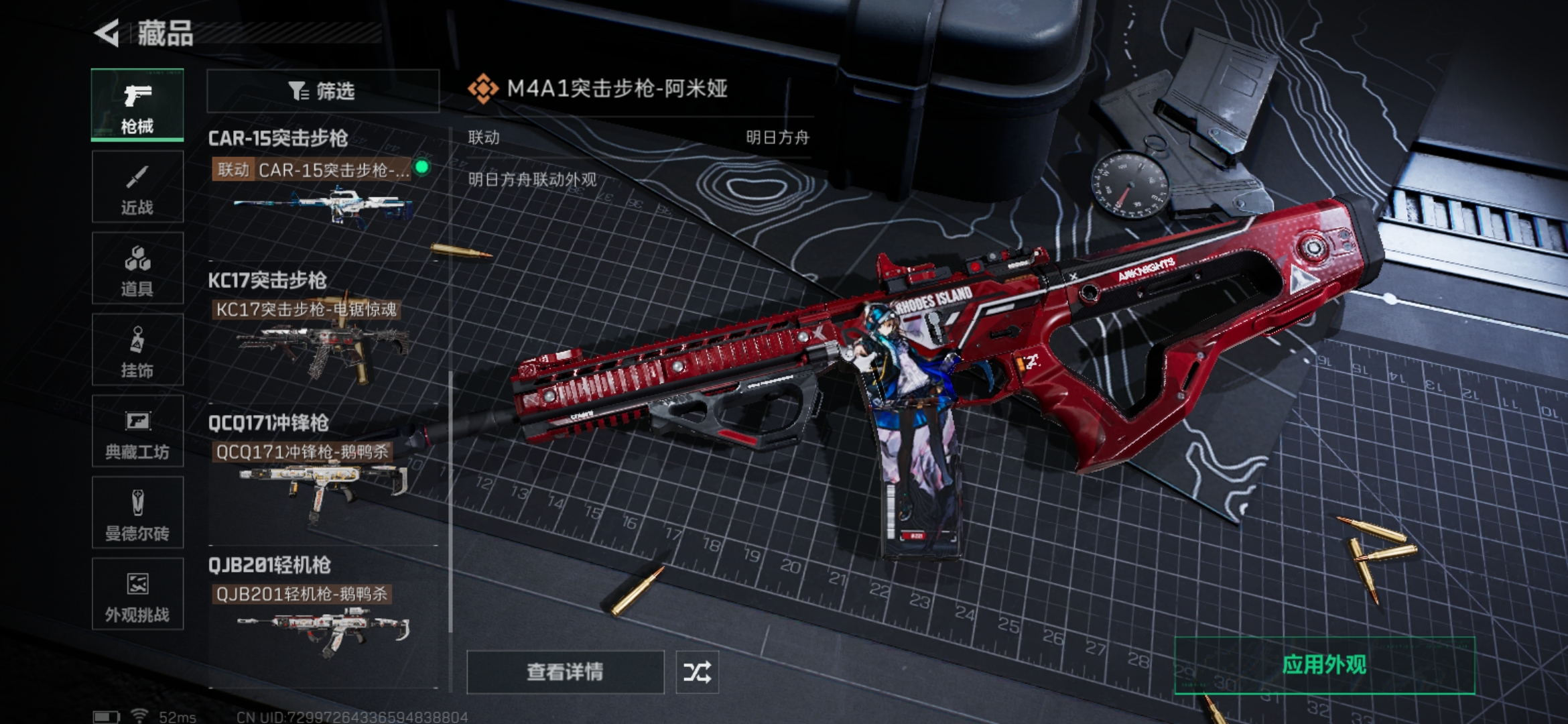Click the shuffle arrows icon button
This screenshot has height=724, width=1568.
tap(697, 672)
